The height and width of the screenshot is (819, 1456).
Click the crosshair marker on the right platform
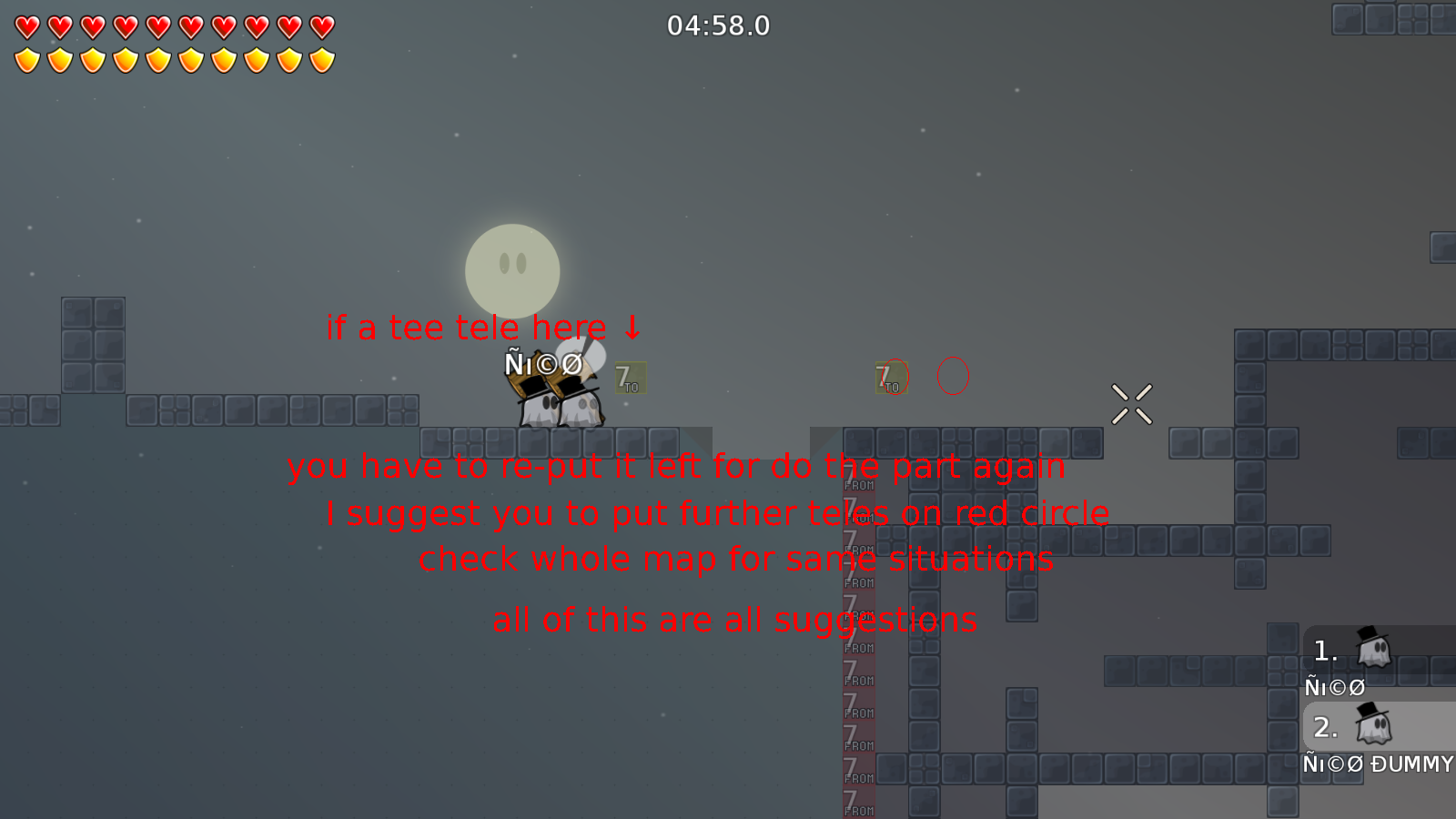[1132, 403]
